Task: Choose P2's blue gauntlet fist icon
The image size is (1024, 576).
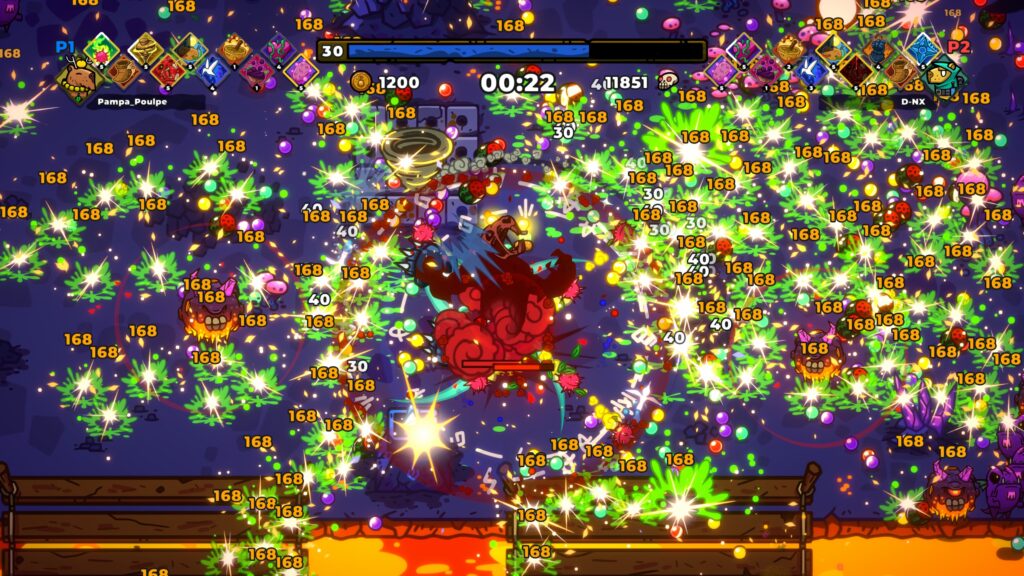Action: (x=878, y=48)
